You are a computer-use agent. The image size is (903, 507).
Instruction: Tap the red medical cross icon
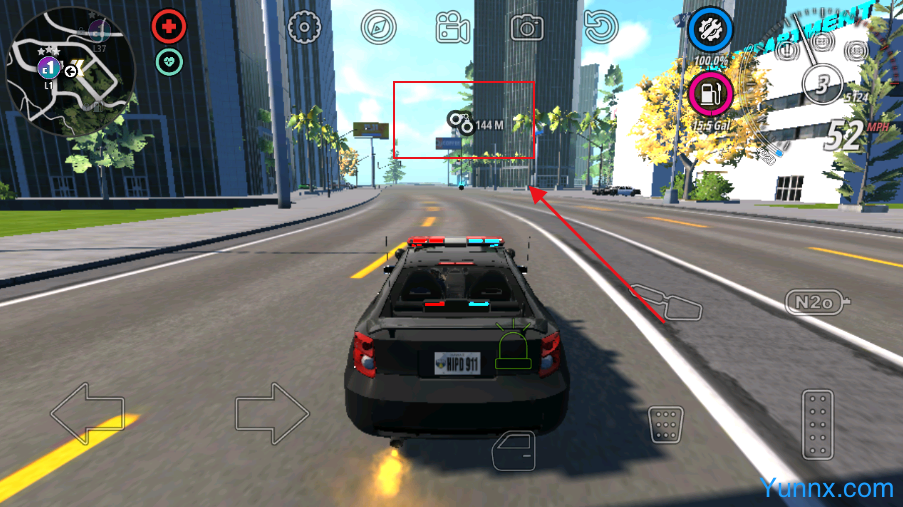pos(169,27)
